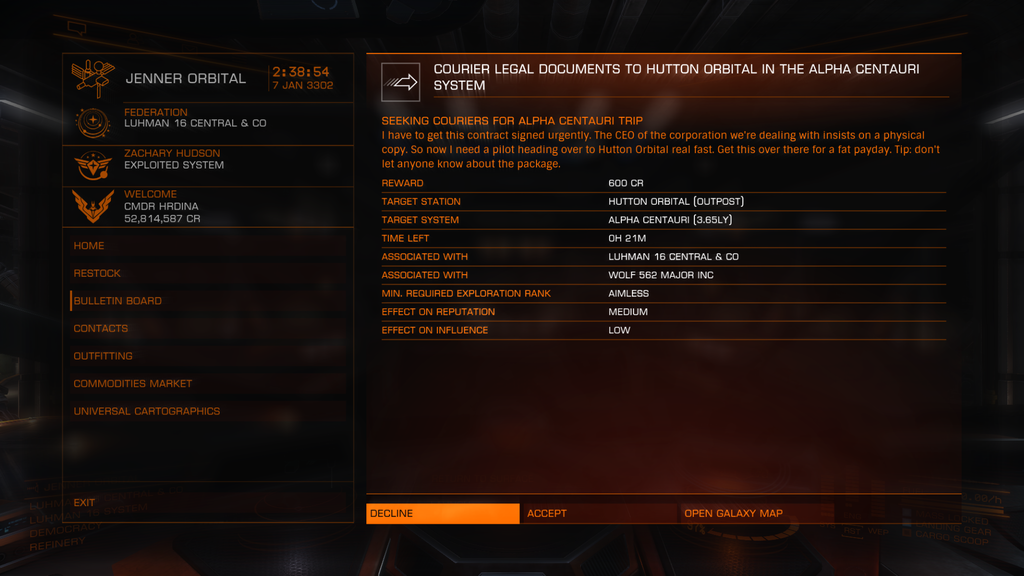Open Universal Cartographics

tap(147, 411)
